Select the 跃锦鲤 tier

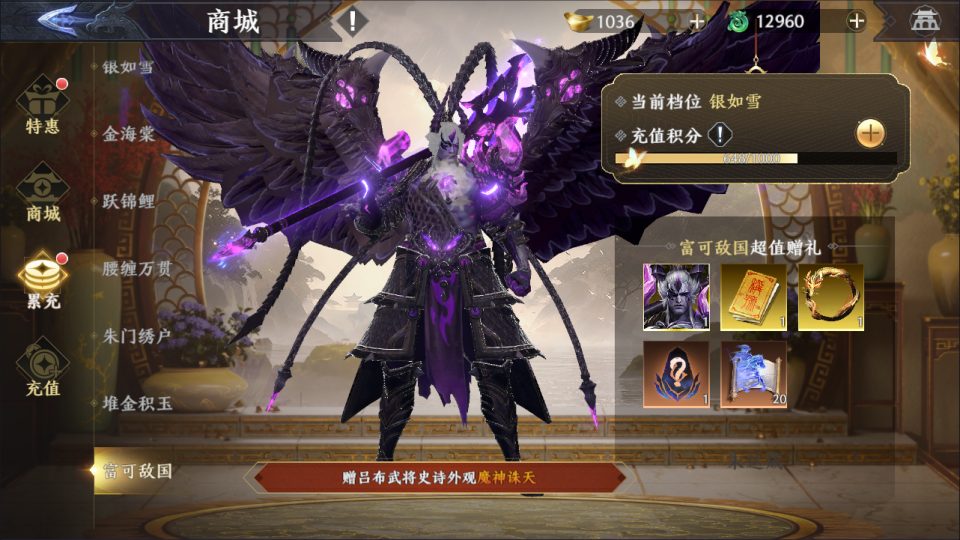coord(129,200)
